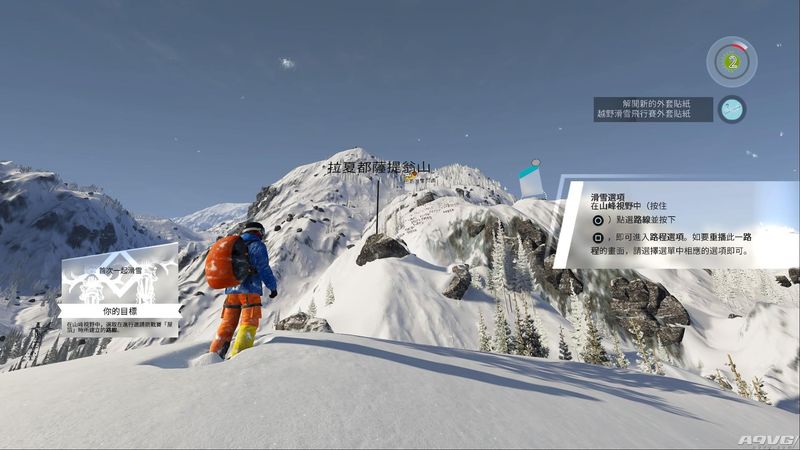
Task: Click the round jacket sticker reward icon
Action: click(x=732, y=109)
